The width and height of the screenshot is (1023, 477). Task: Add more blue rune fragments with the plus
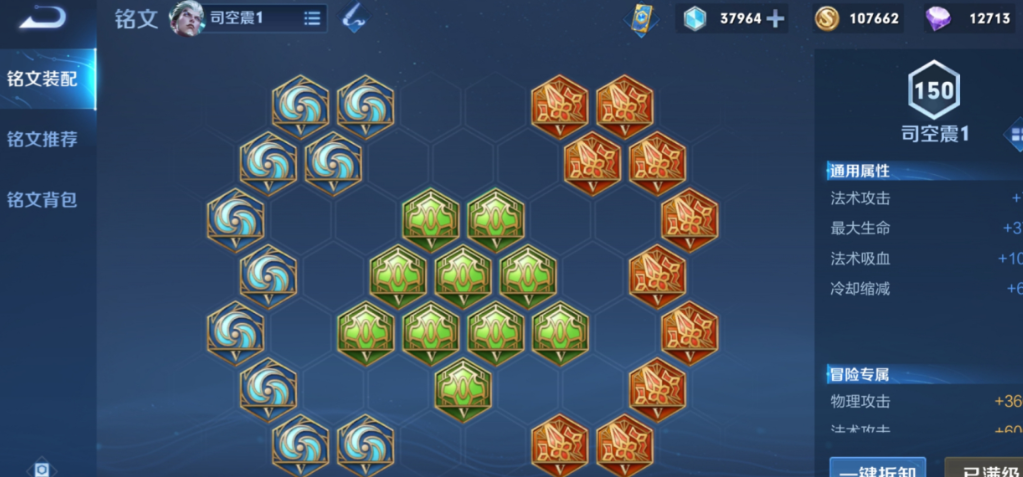coord(775,18)
